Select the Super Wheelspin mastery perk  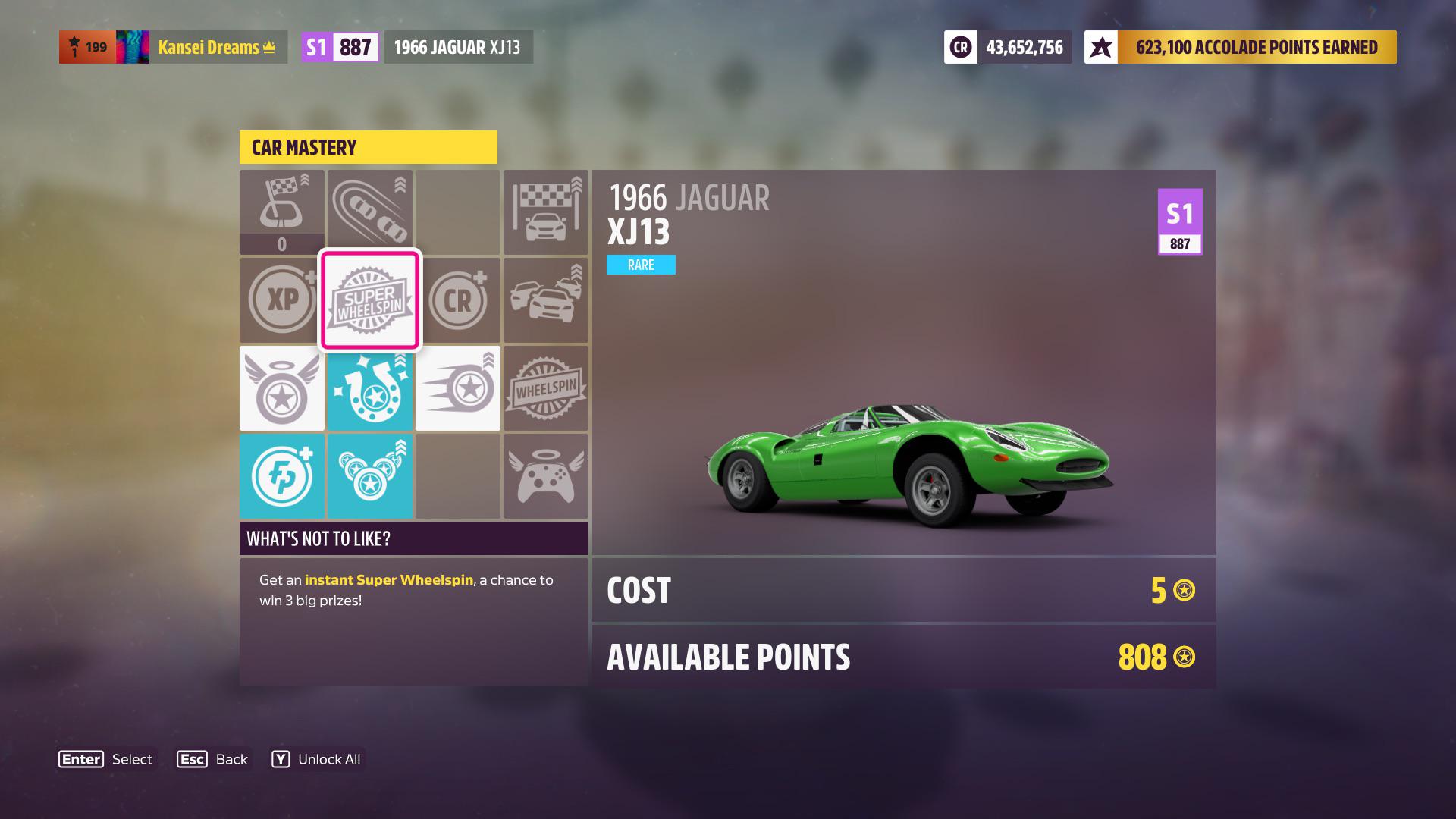[370, 300]
